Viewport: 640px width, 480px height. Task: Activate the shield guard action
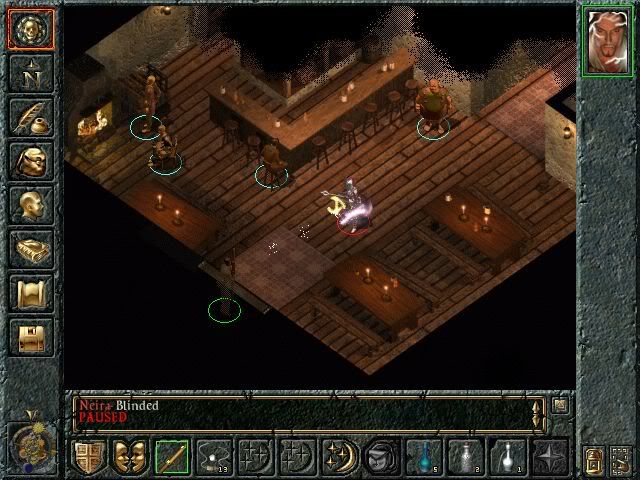pos(89,458)
